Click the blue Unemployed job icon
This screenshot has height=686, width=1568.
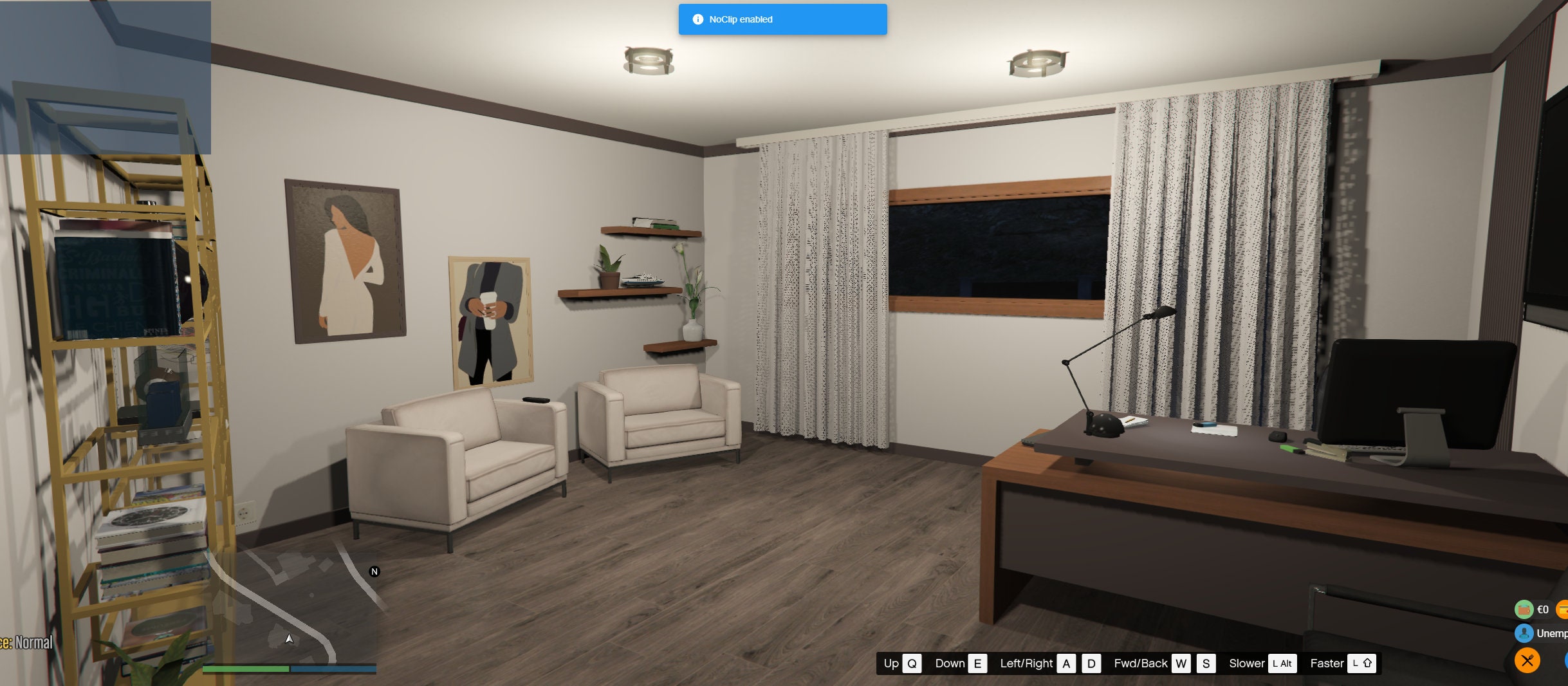[x=1524, y=633]
